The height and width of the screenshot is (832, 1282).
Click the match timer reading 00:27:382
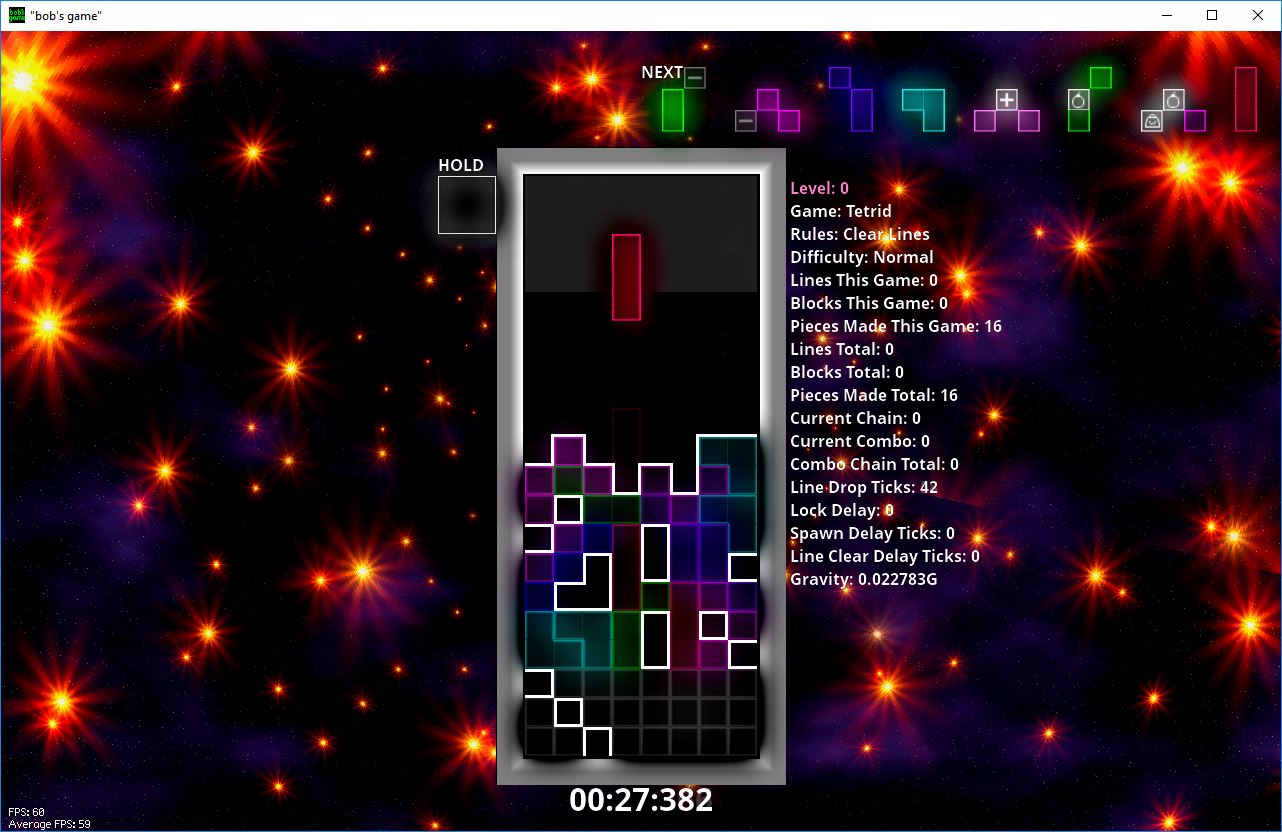pyautogui.click(x=641, y=799)
